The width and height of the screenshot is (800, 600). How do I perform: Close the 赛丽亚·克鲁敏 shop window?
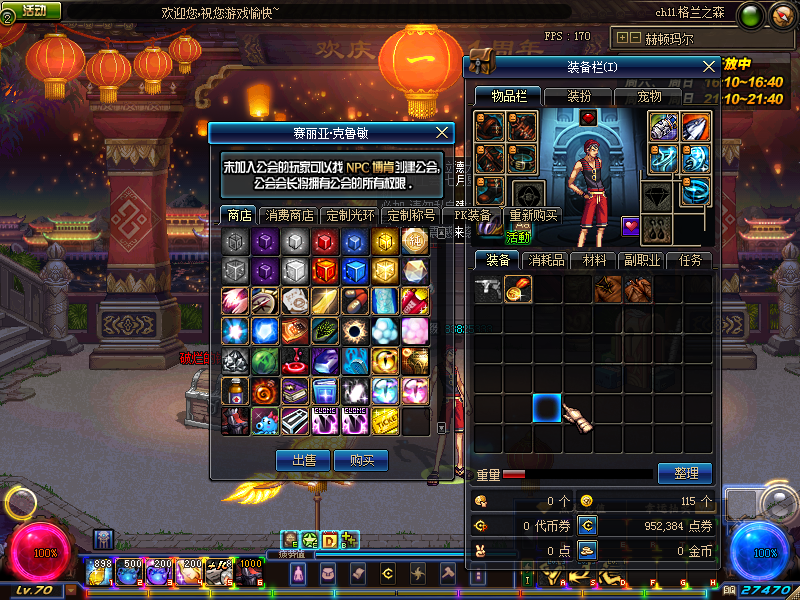(443, 132)
